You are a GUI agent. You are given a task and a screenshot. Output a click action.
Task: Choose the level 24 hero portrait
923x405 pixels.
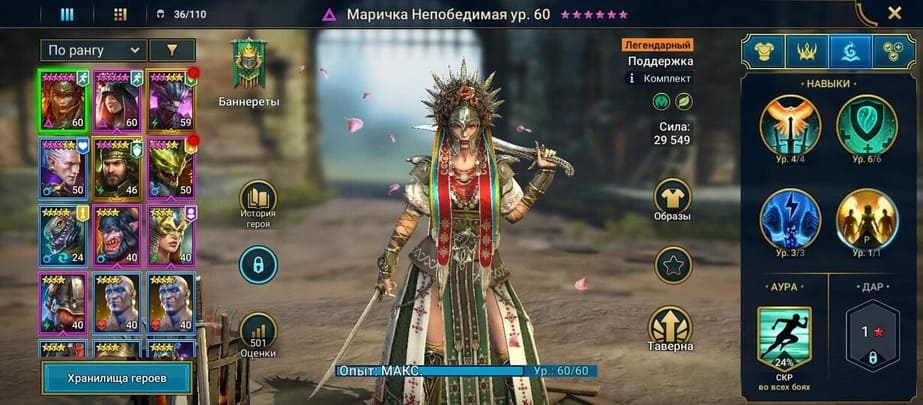64,235
